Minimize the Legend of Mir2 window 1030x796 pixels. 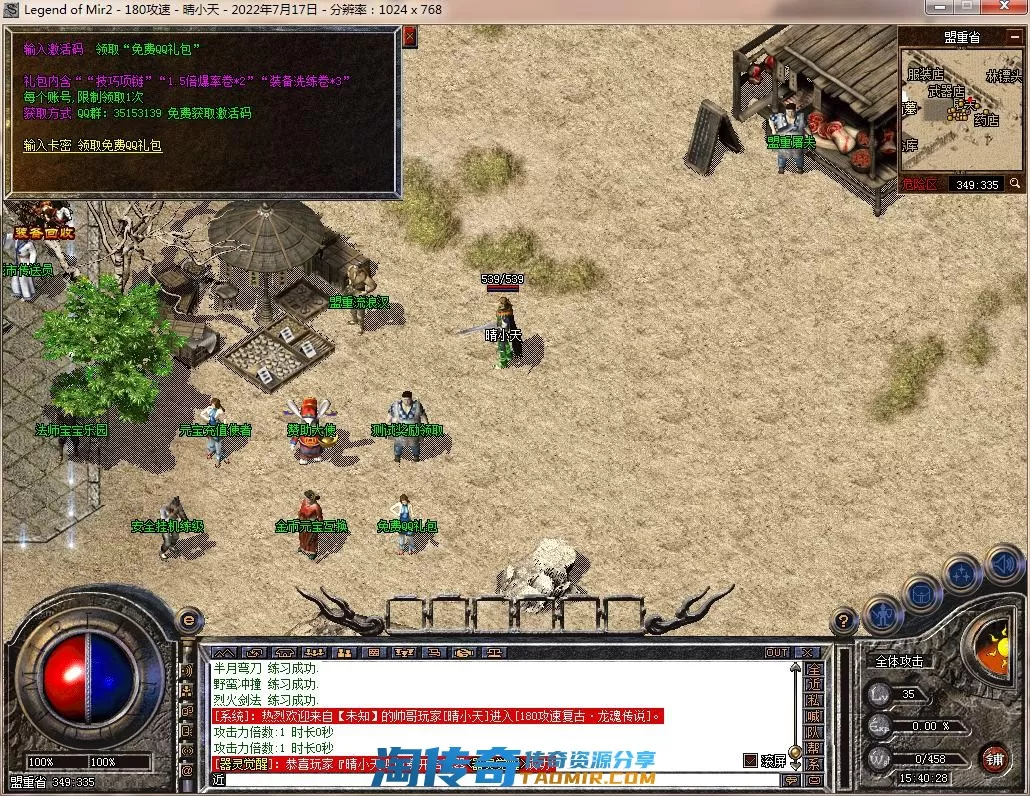pos(939,8)
